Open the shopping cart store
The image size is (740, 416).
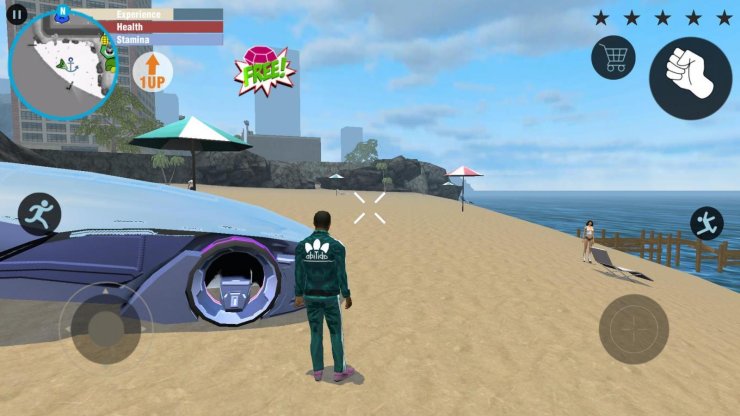[x=613, y=57]
